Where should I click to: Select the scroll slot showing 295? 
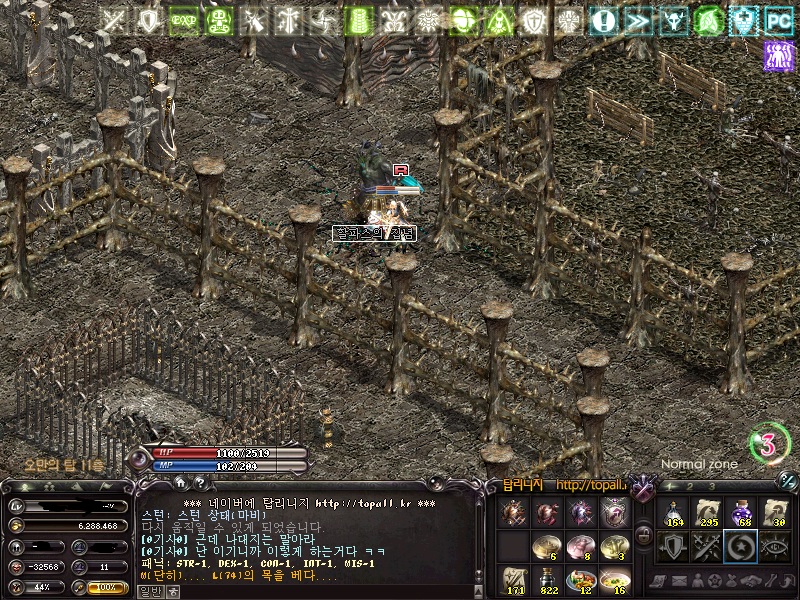[707, 513]
